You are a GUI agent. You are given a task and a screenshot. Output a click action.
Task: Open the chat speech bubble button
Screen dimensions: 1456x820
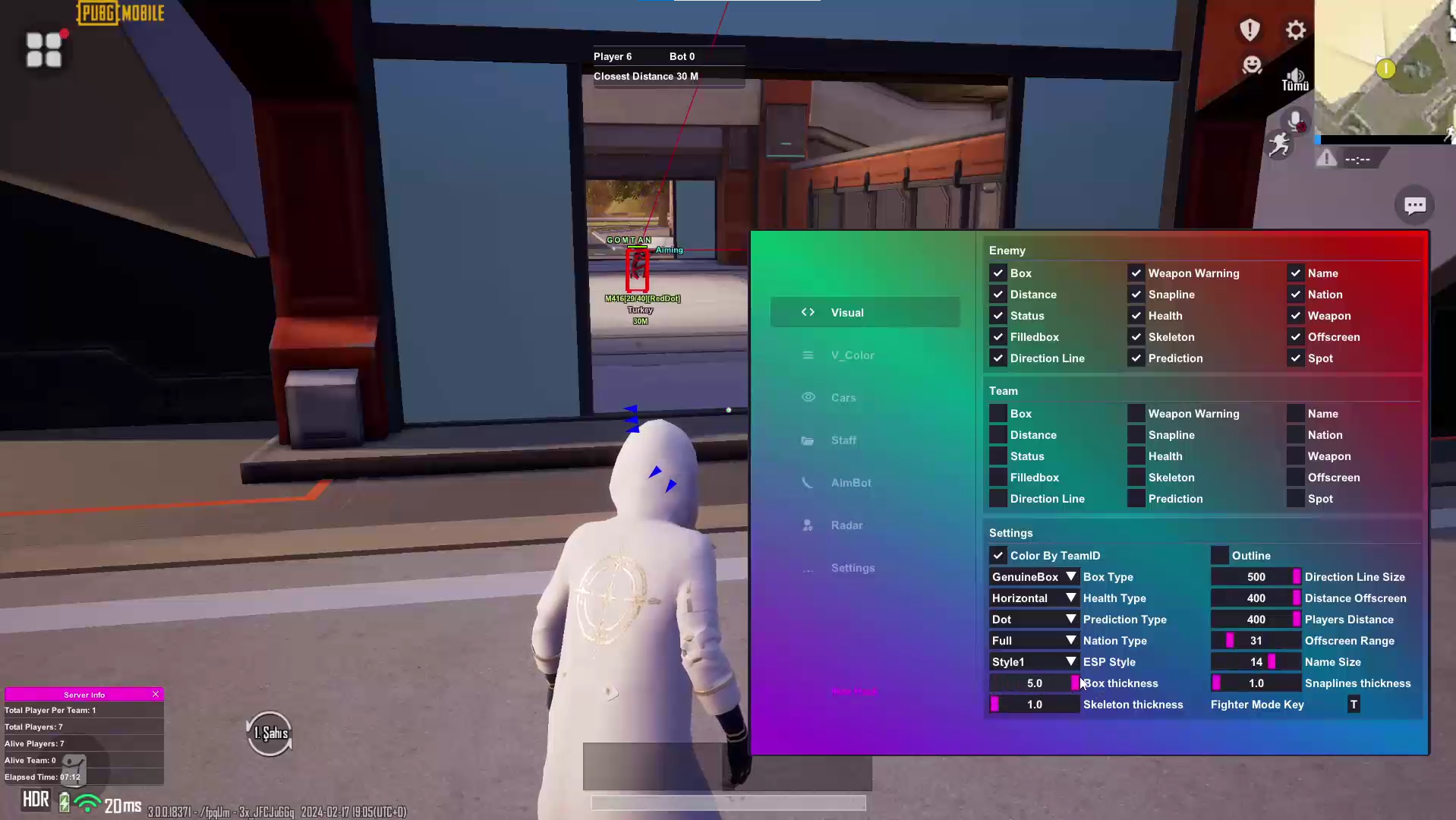click(1414, 206)
